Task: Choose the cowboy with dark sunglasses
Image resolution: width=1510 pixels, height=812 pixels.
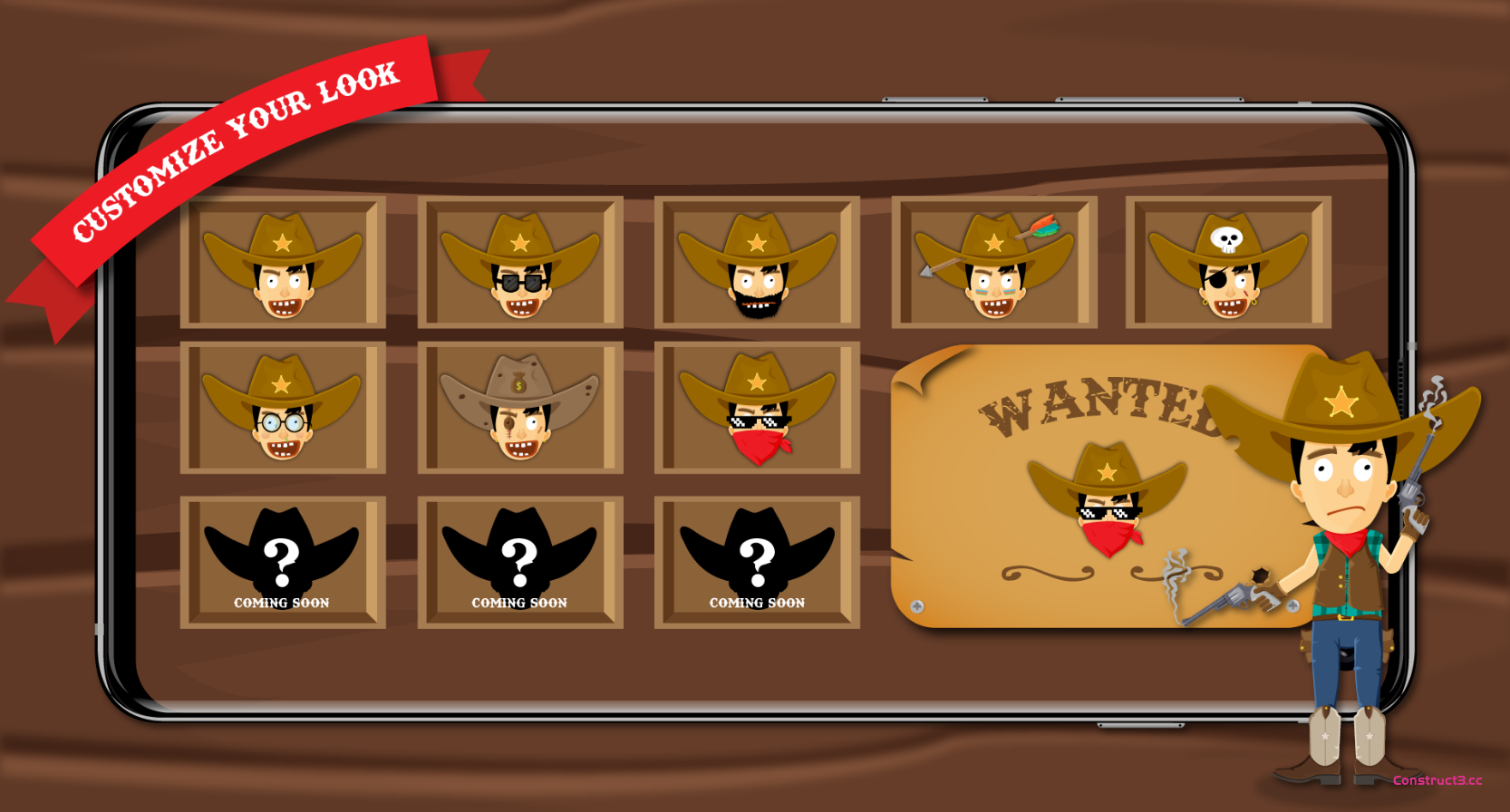Action: point(520,263)
